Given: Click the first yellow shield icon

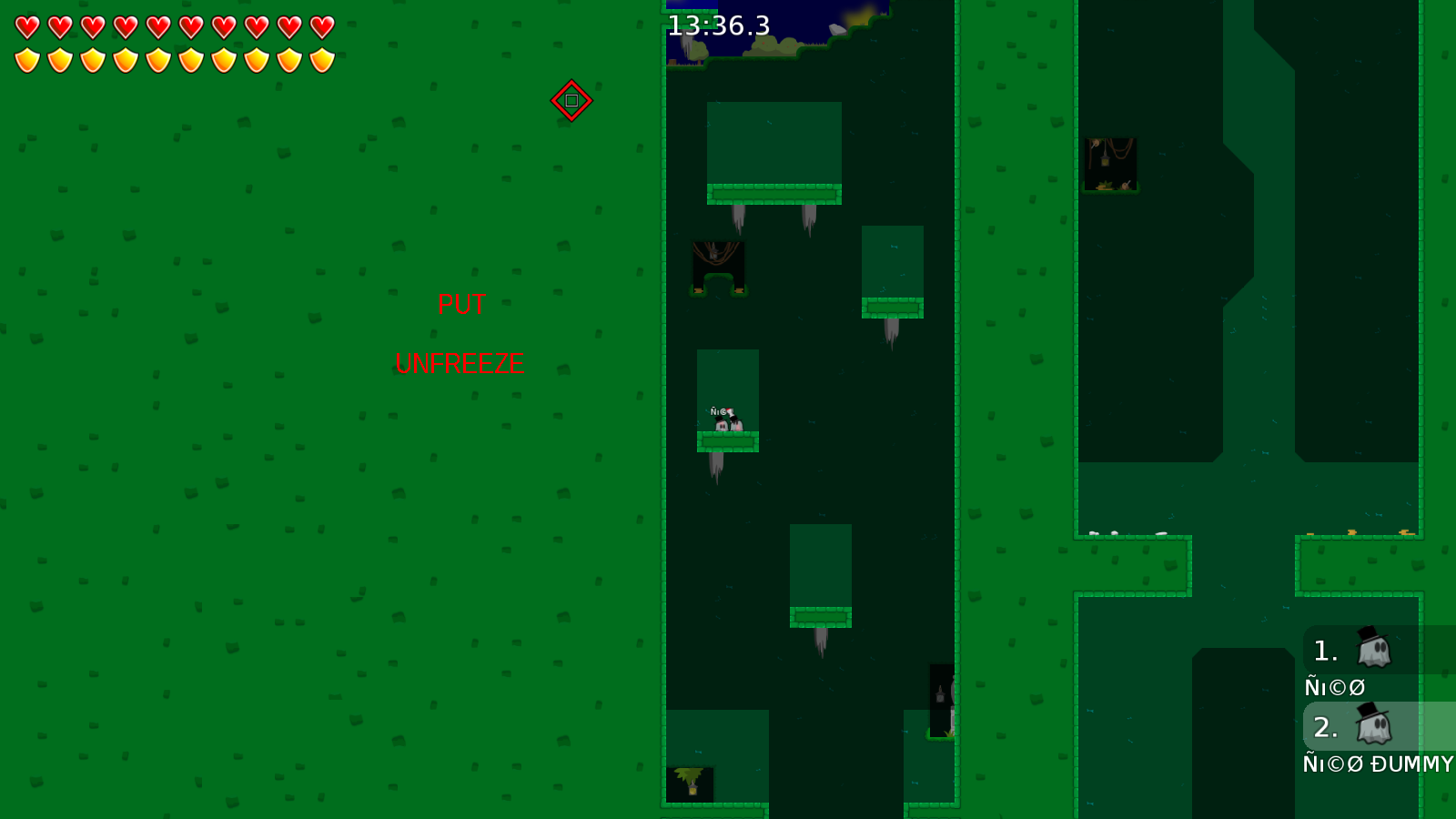Looking at the screenshot, I should pos(26,59).
